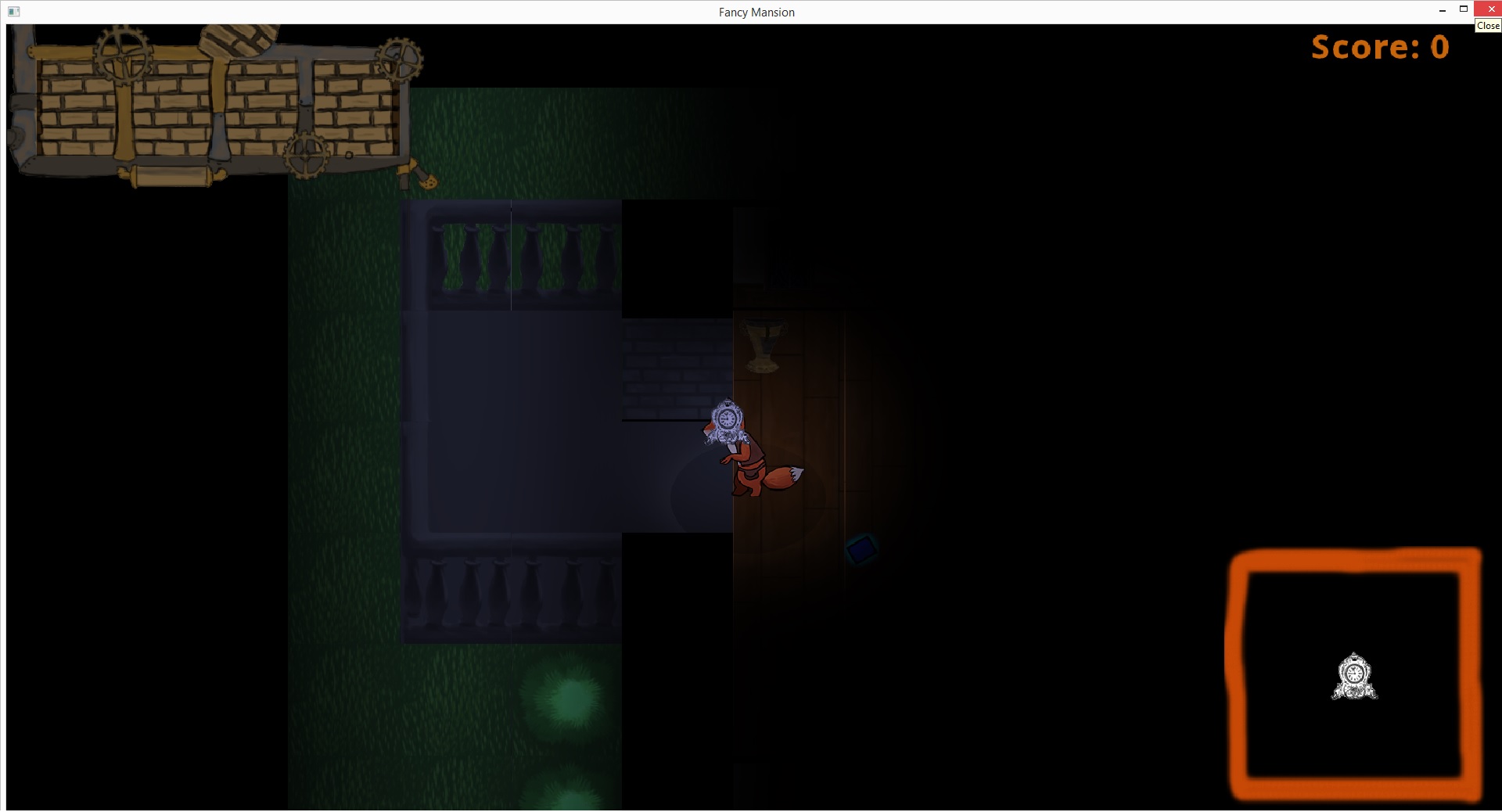Image resolution: width=1502 pixels, height=812 pixels.
Task: Click the Fancy Mansion title bar text
Action: (756, 12)
